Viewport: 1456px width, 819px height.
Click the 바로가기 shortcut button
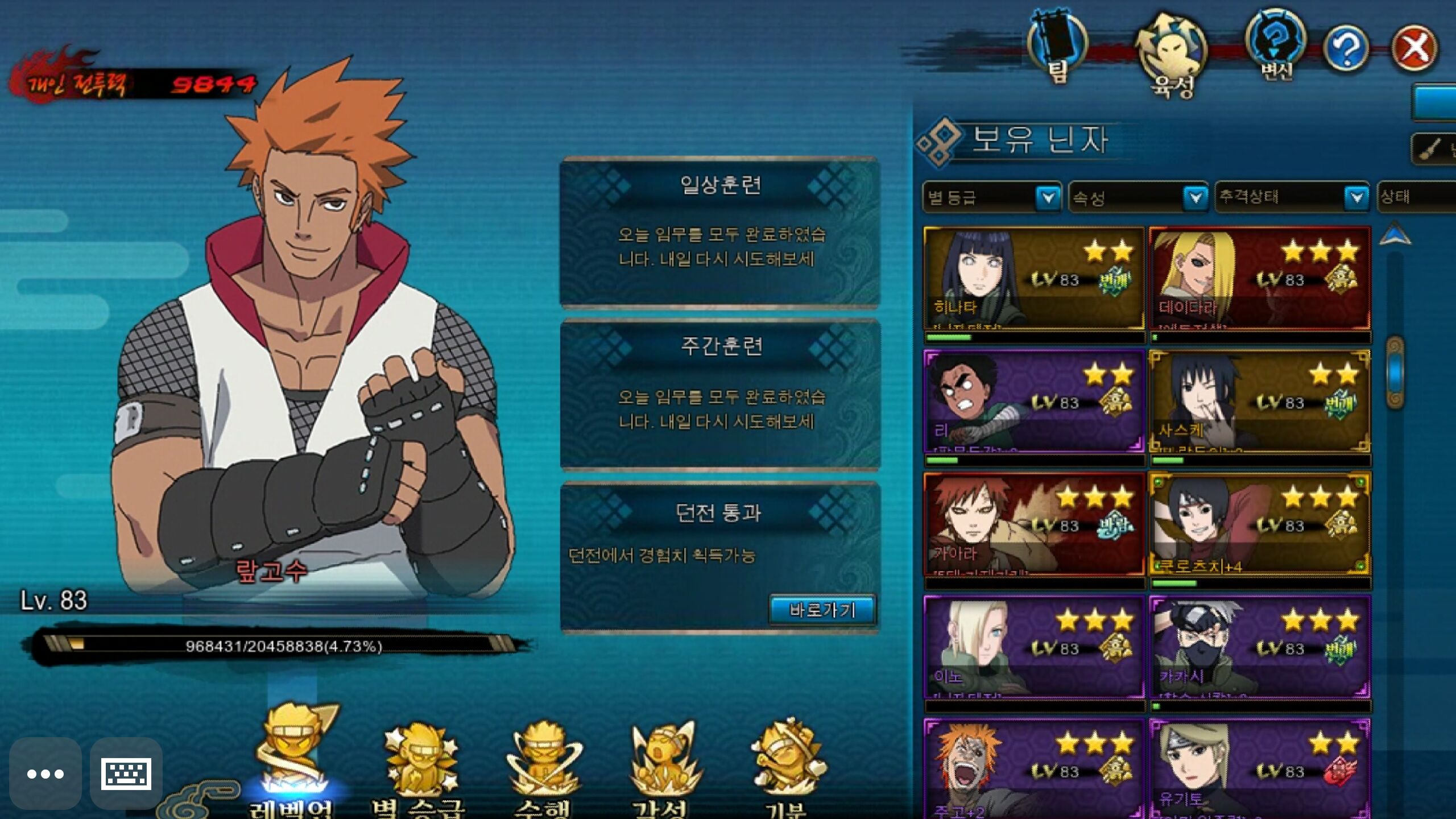click(x=822, y=610)
